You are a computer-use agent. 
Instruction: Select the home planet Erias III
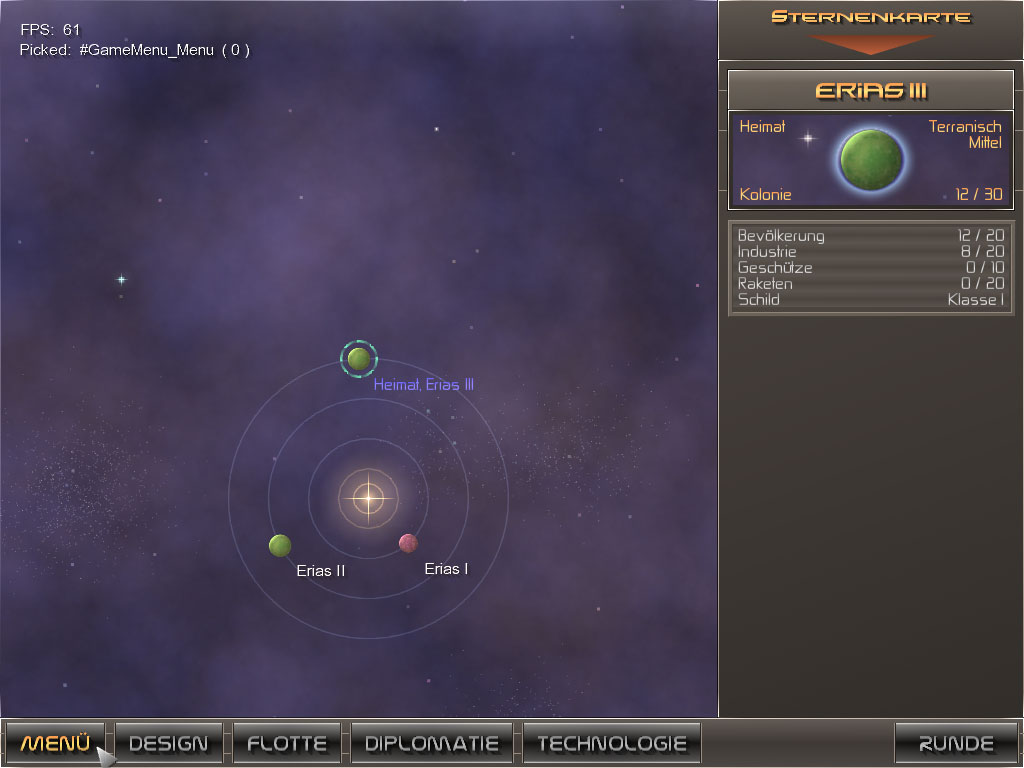click(x=359, y=359)
